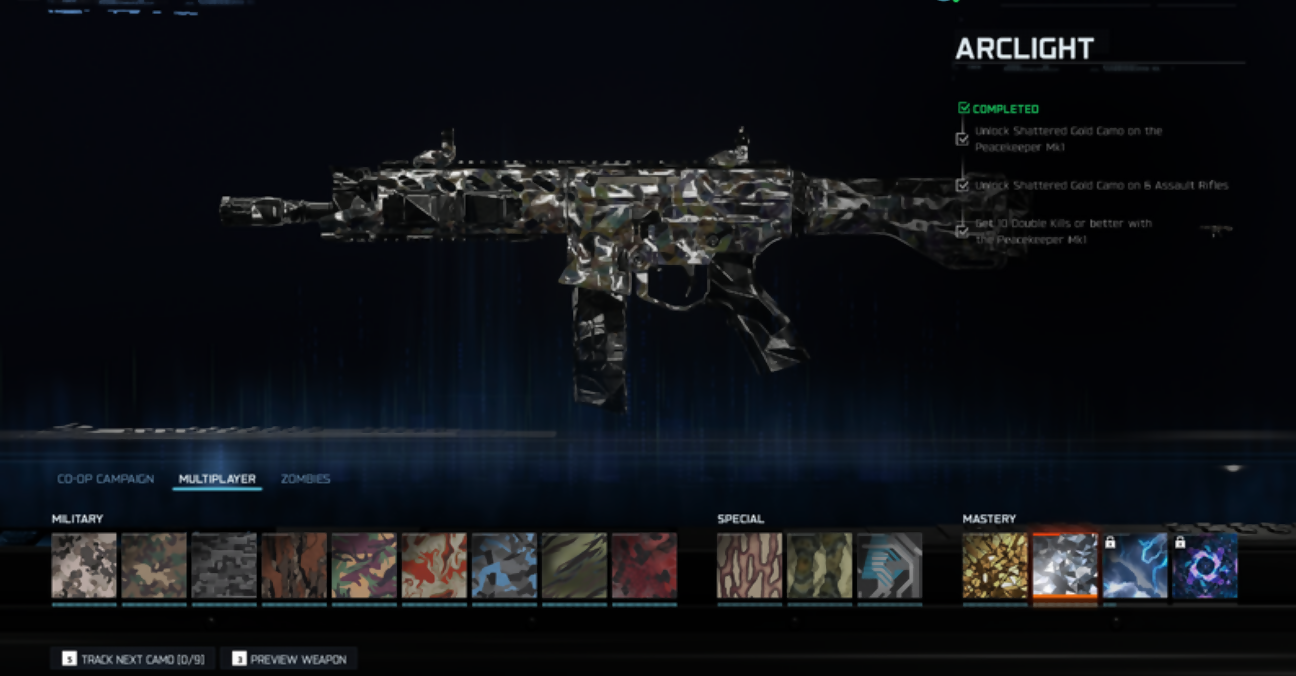The width and height of the screenshot is (1296, 676).
Task: Select the red and black camo
Action: coord(644,566)
